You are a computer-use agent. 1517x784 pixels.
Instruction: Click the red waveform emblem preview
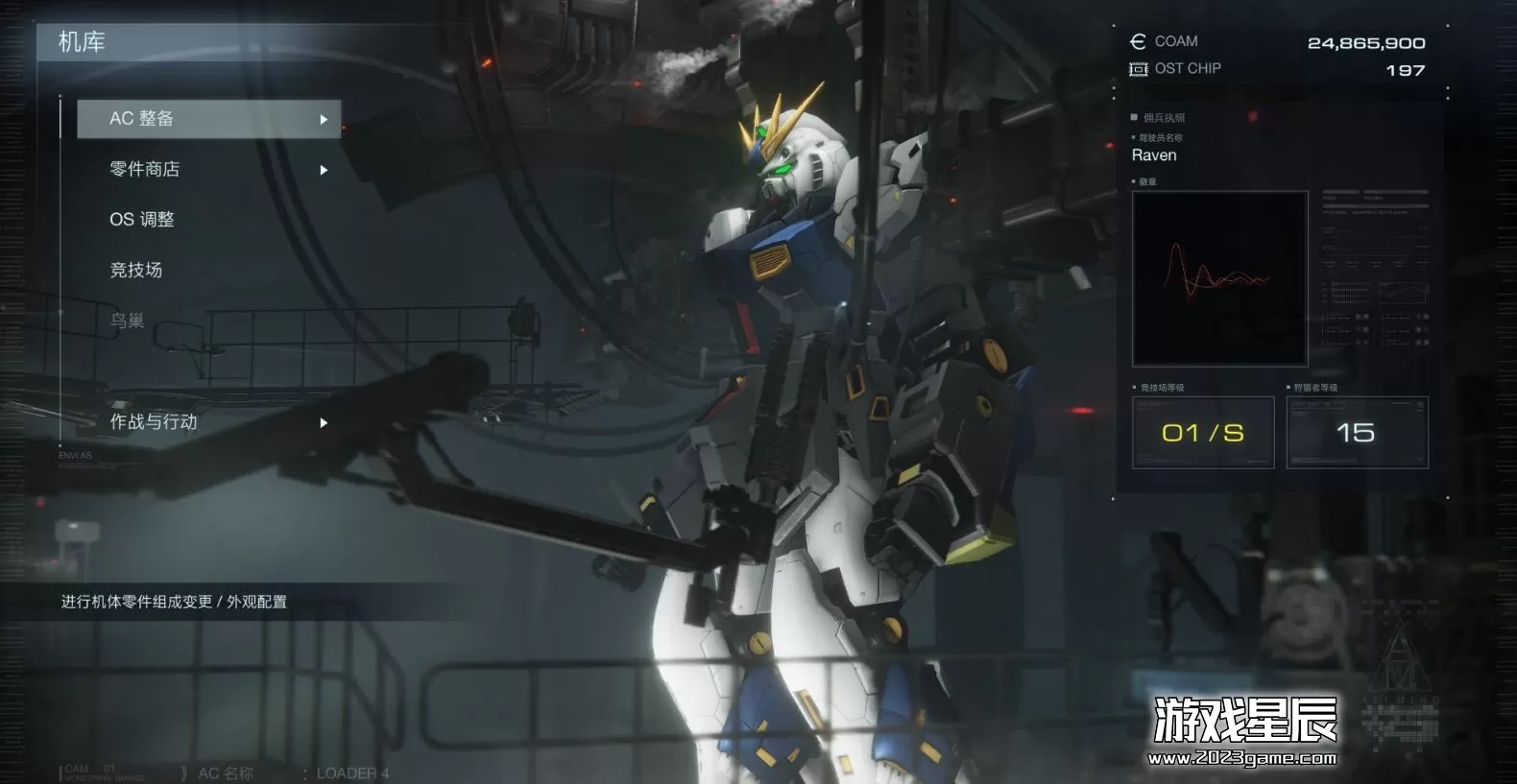tap(1219, 278)
